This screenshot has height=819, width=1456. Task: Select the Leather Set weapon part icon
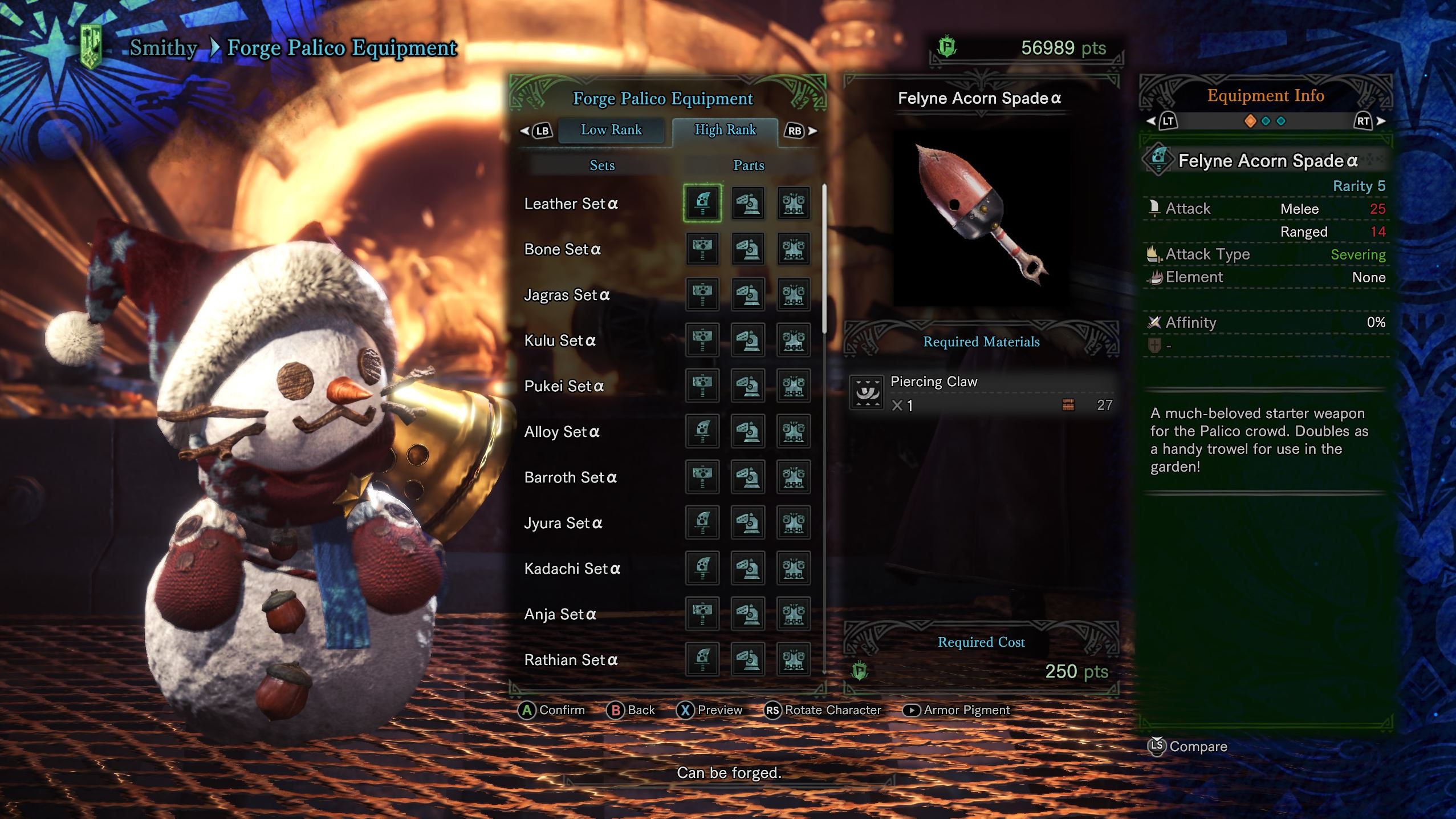click(x=702, y=203)
